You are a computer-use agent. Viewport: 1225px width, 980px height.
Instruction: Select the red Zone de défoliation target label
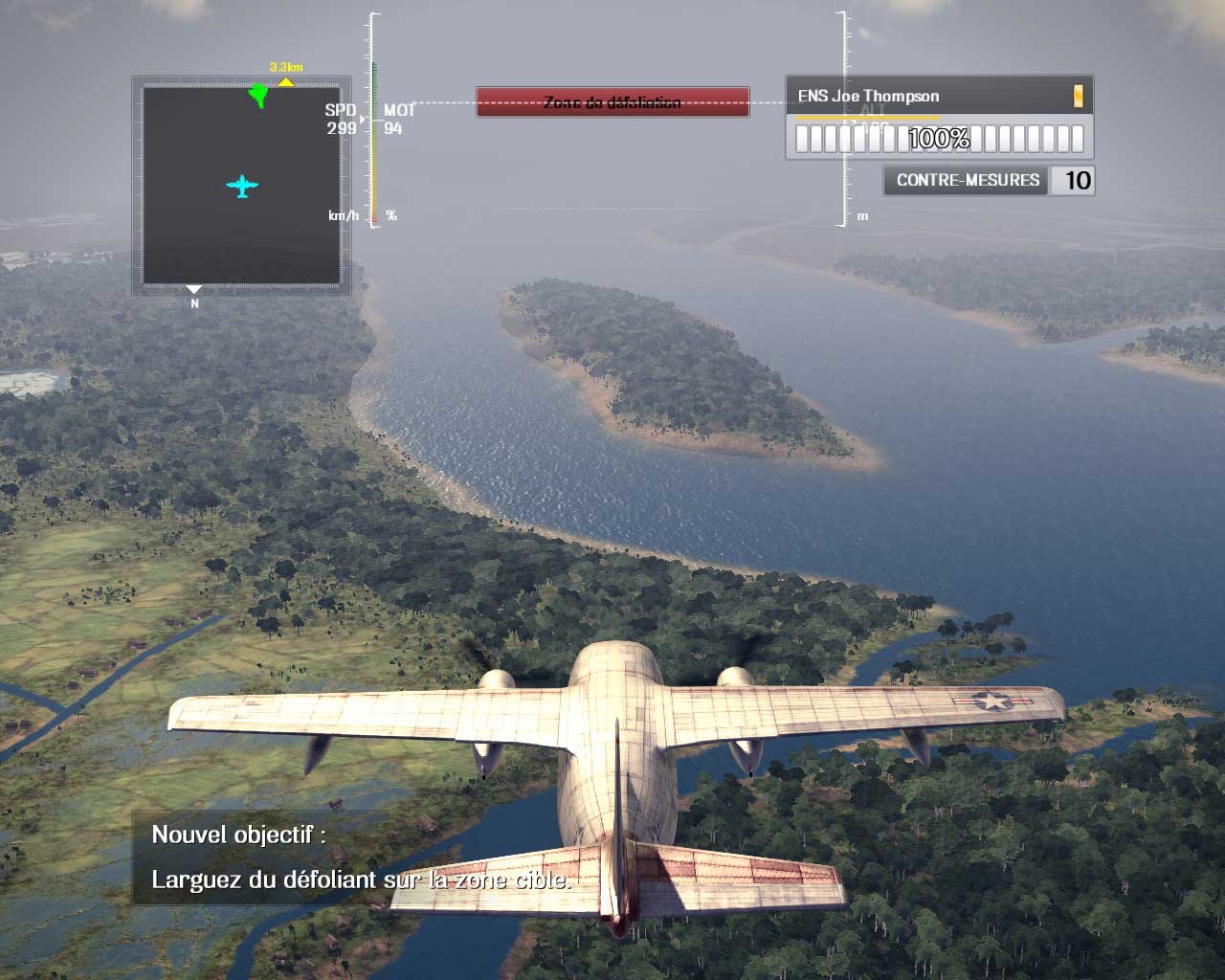point(612,102)
